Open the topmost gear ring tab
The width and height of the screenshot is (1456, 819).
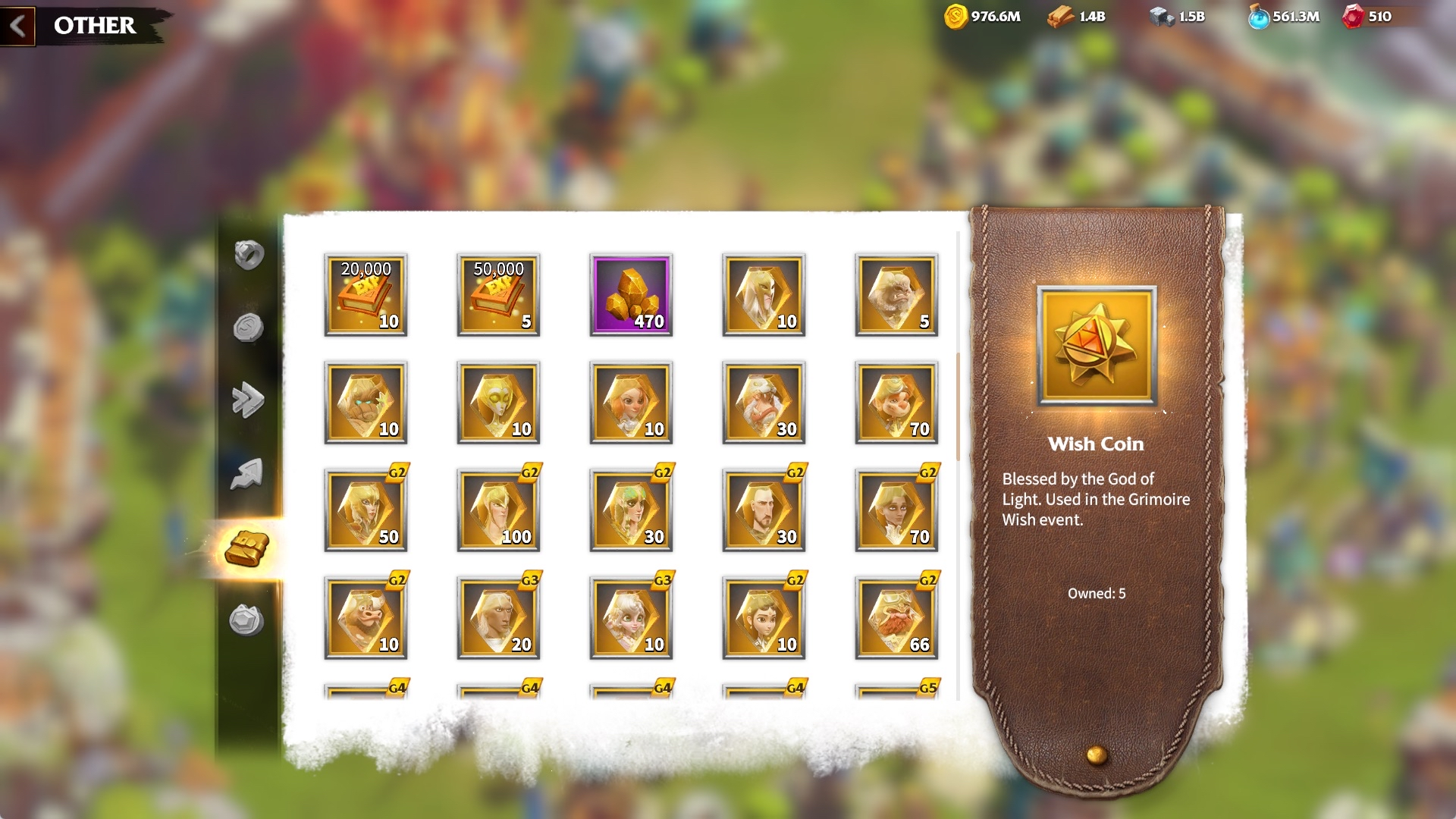[248, 255]
